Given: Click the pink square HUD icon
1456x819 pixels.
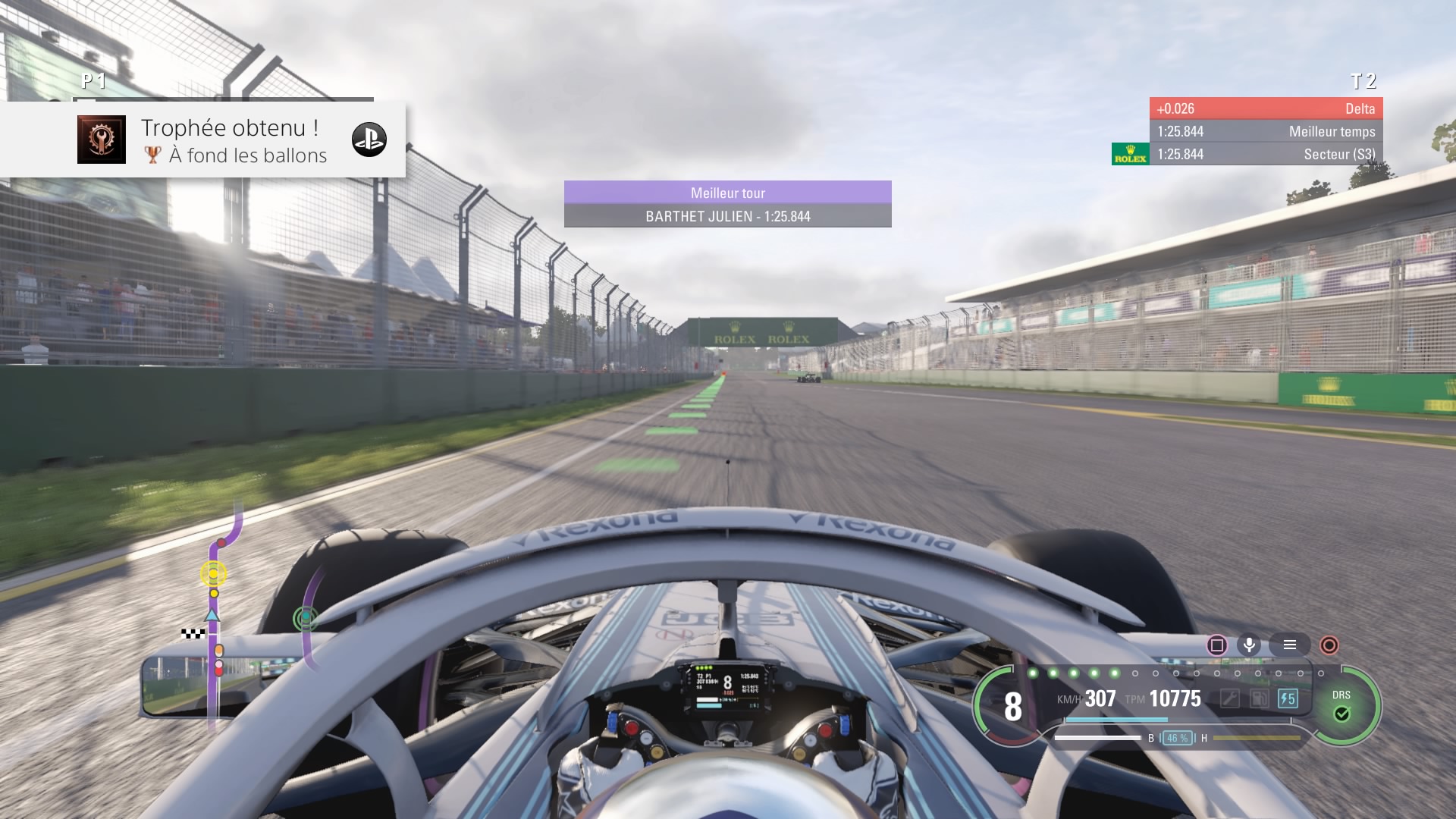Looking at the screenshot, I should [x=1217, y=645].
